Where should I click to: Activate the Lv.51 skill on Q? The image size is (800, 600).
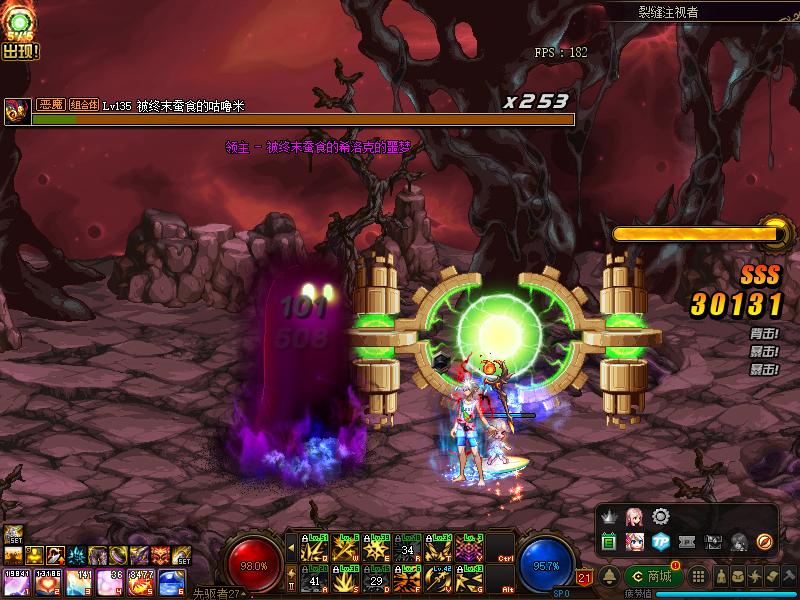(315, 548)
